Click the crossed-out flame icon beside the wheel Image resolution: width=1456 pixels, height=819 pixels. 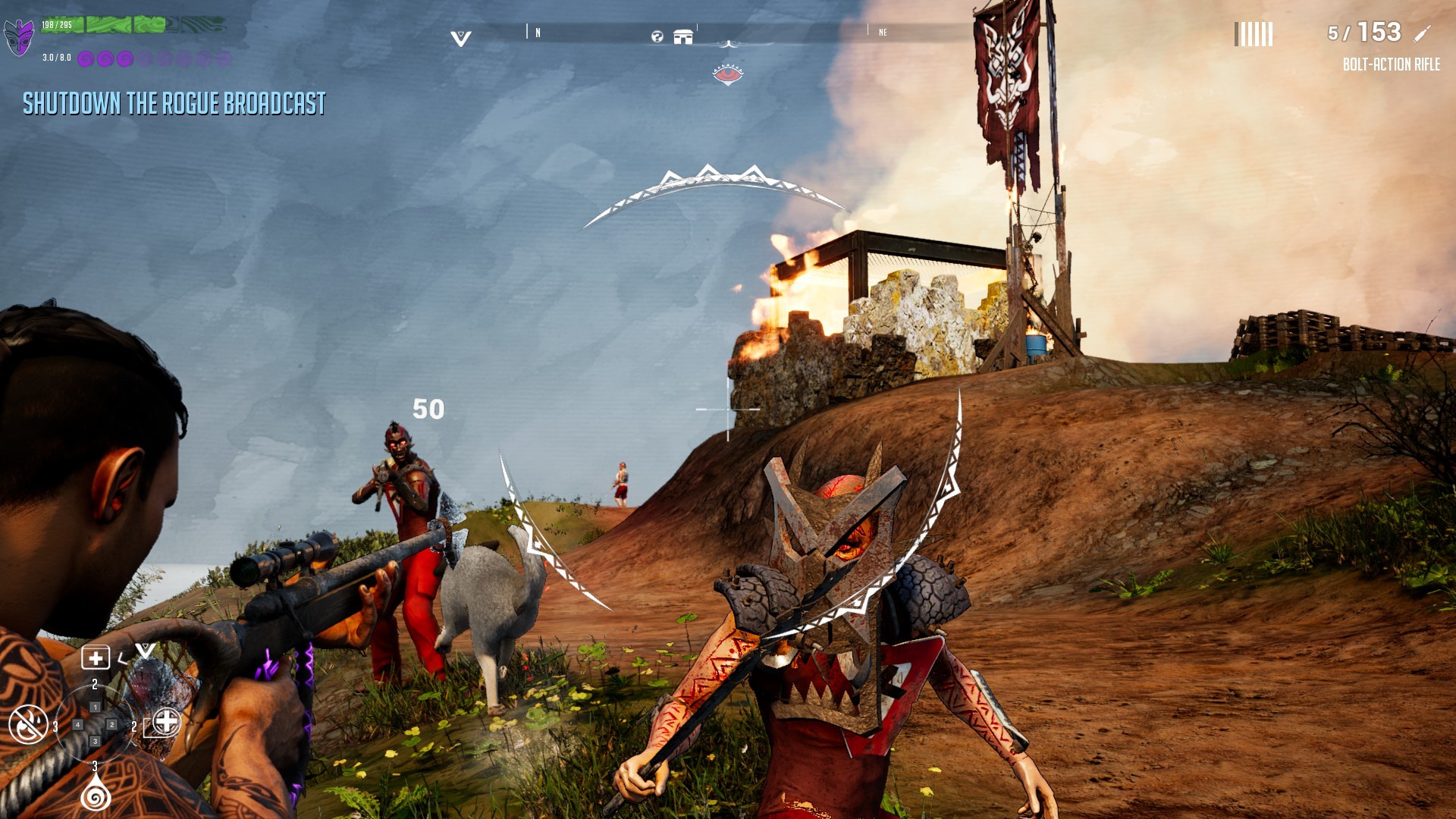click(x=27, y=725)
